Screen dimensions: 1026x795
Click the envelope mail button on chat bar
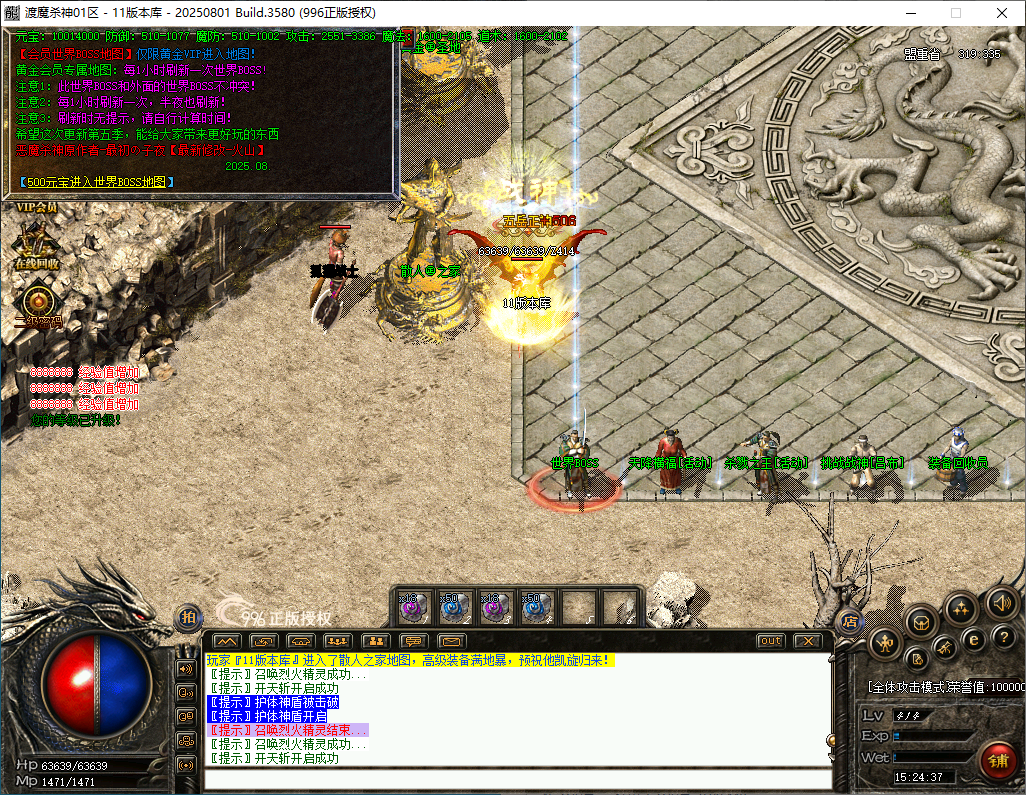click(x=451, y=641)
